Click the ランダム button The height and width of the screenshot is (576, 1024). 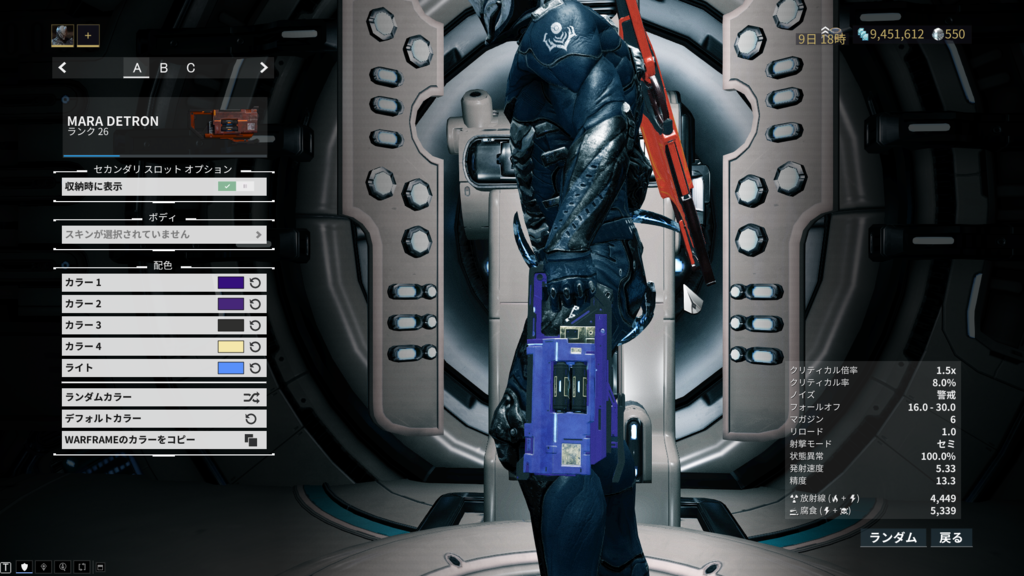click(x=893, y=538)
